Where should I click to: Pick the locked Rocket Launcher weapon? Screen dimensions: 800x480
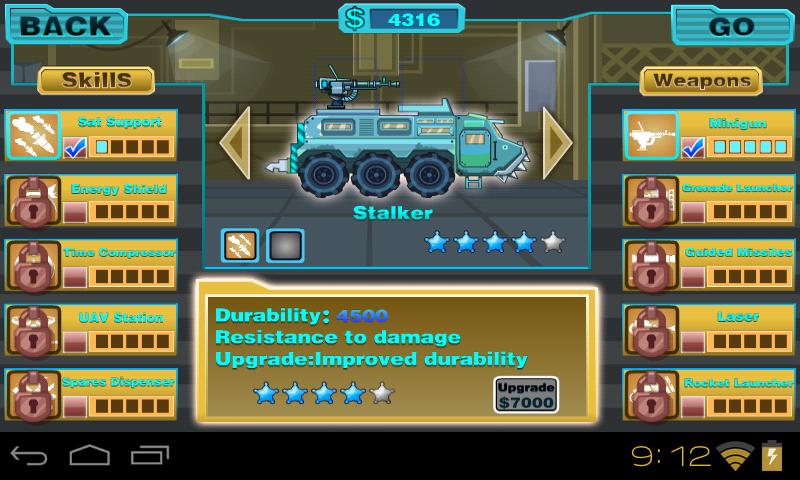(650, 394)
